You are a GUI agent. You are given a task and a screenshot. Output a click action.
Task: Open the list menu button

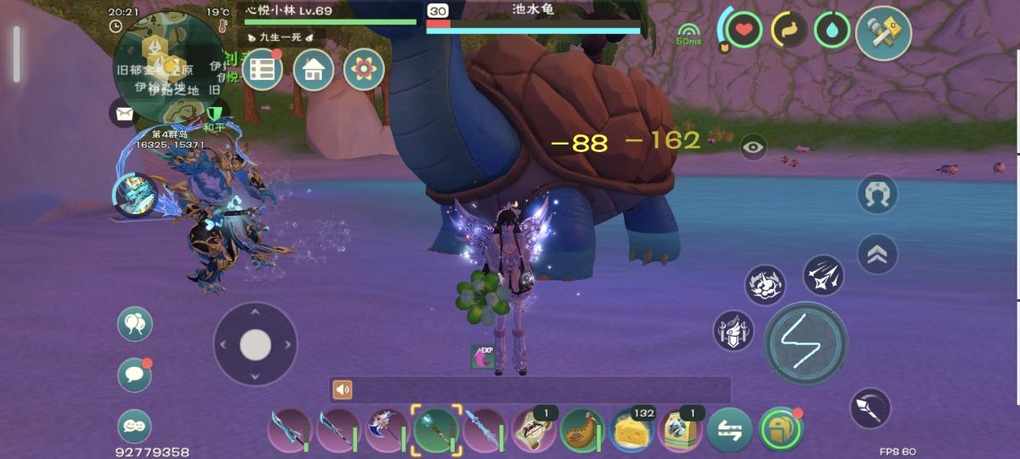pos(262,69)
